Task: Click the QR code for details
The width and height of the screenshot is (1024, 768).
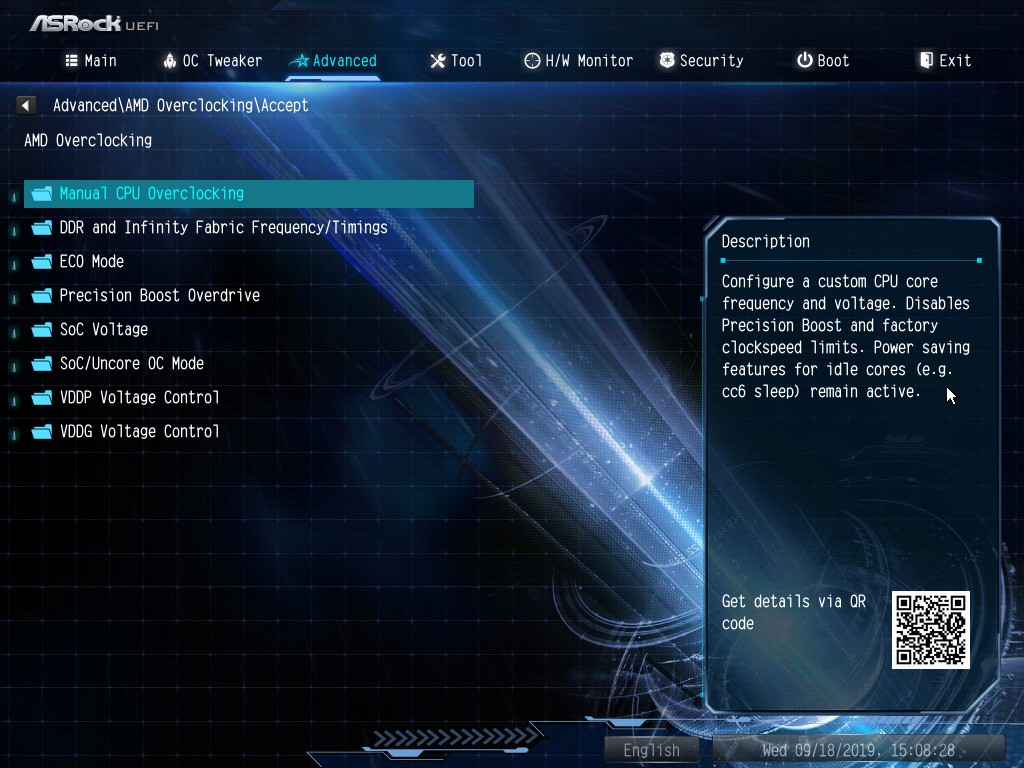Action: click(931, 630)
